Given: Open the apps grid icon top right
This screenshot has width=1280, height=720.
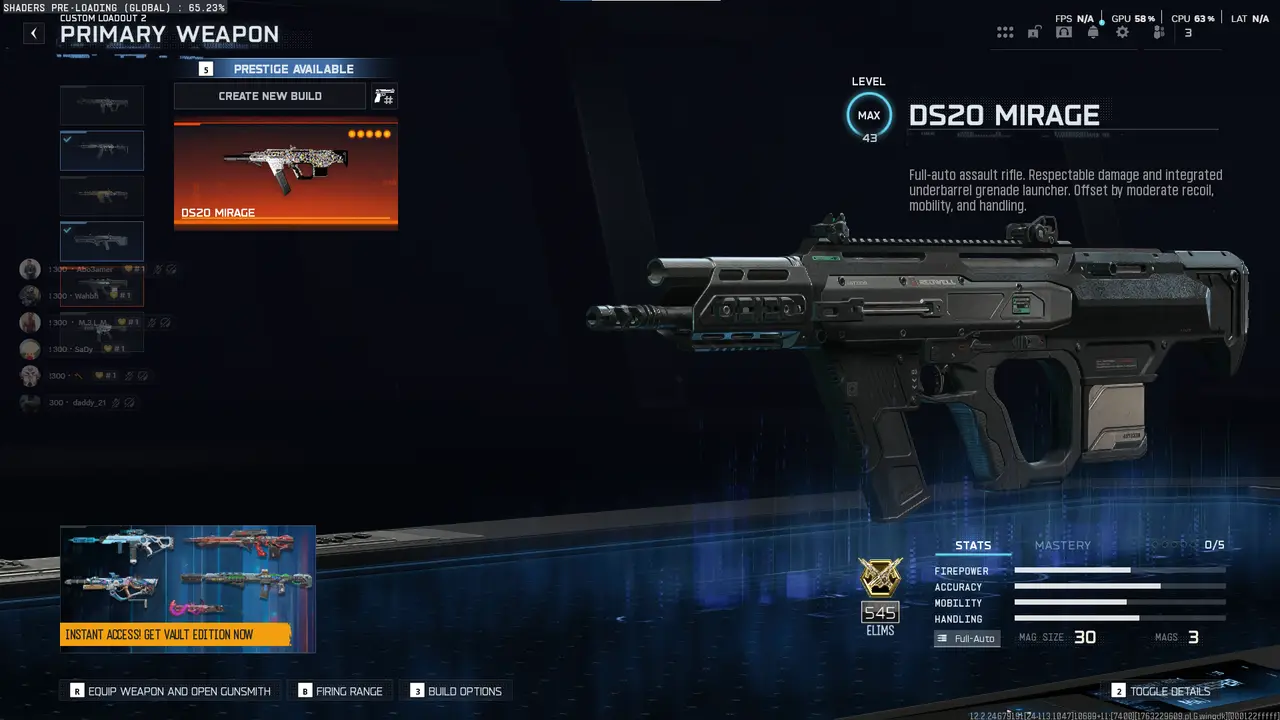Looking at the screenshot, I should (x=1005, y=31).
